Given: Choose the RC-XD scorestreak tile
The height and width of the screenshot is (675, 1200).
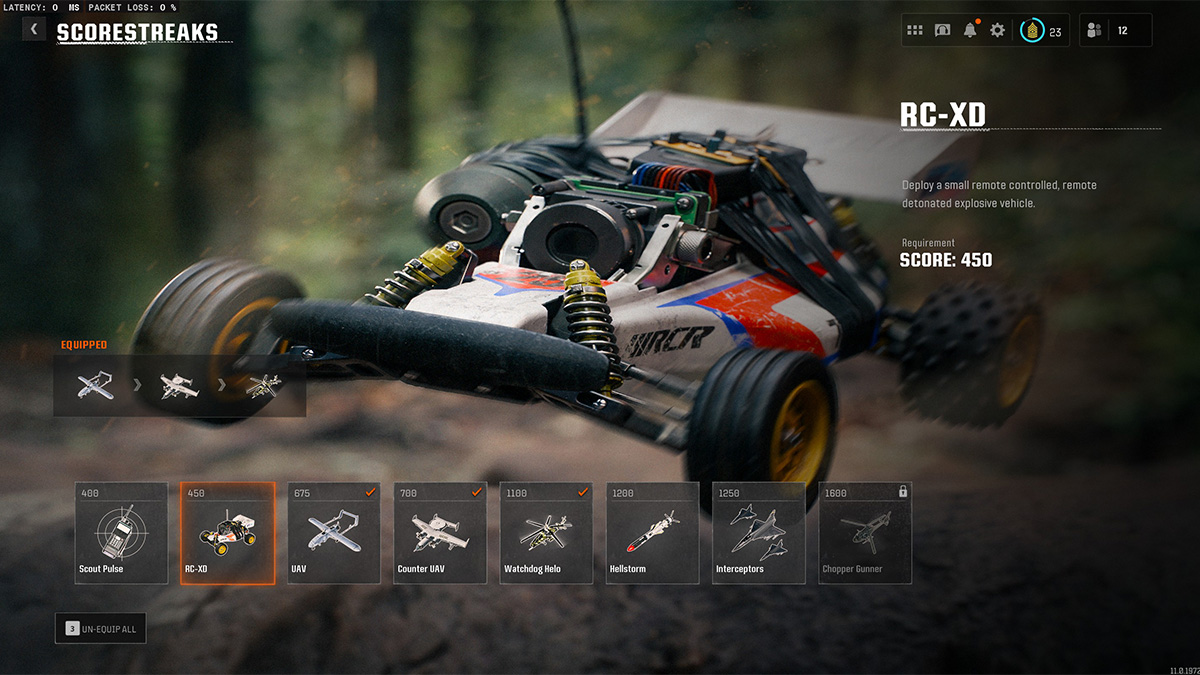Looking at the screenshot, I should (227, 533).
